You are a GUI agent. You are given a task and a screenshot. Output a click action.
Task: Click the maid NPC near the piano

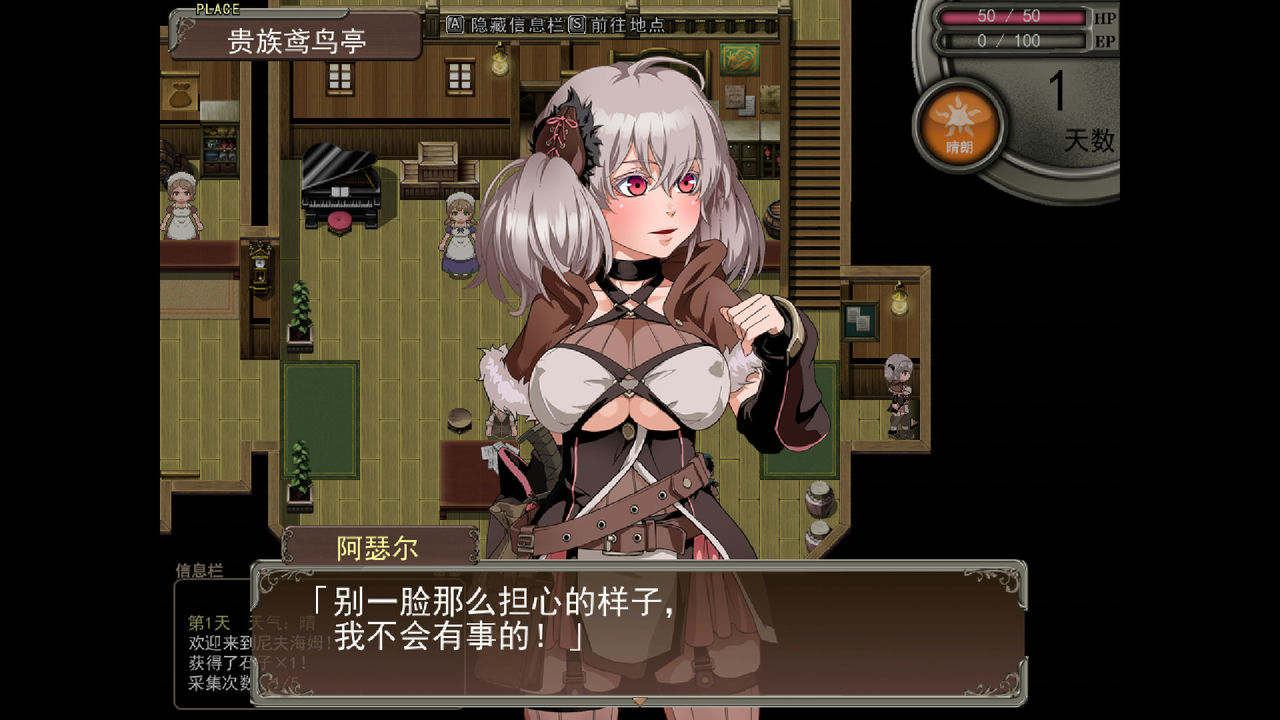pos(459,230)
